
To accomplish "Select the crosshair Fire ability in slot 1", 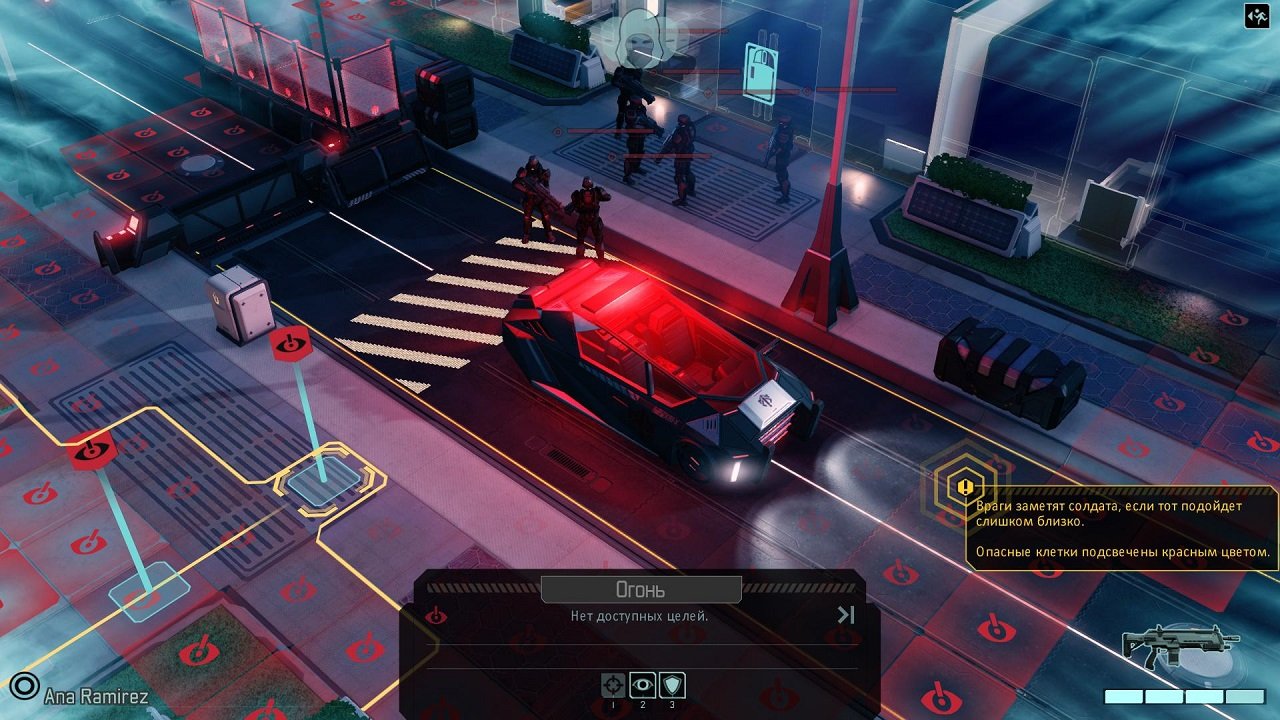I will pyautogui.click(x=613, y=685).
